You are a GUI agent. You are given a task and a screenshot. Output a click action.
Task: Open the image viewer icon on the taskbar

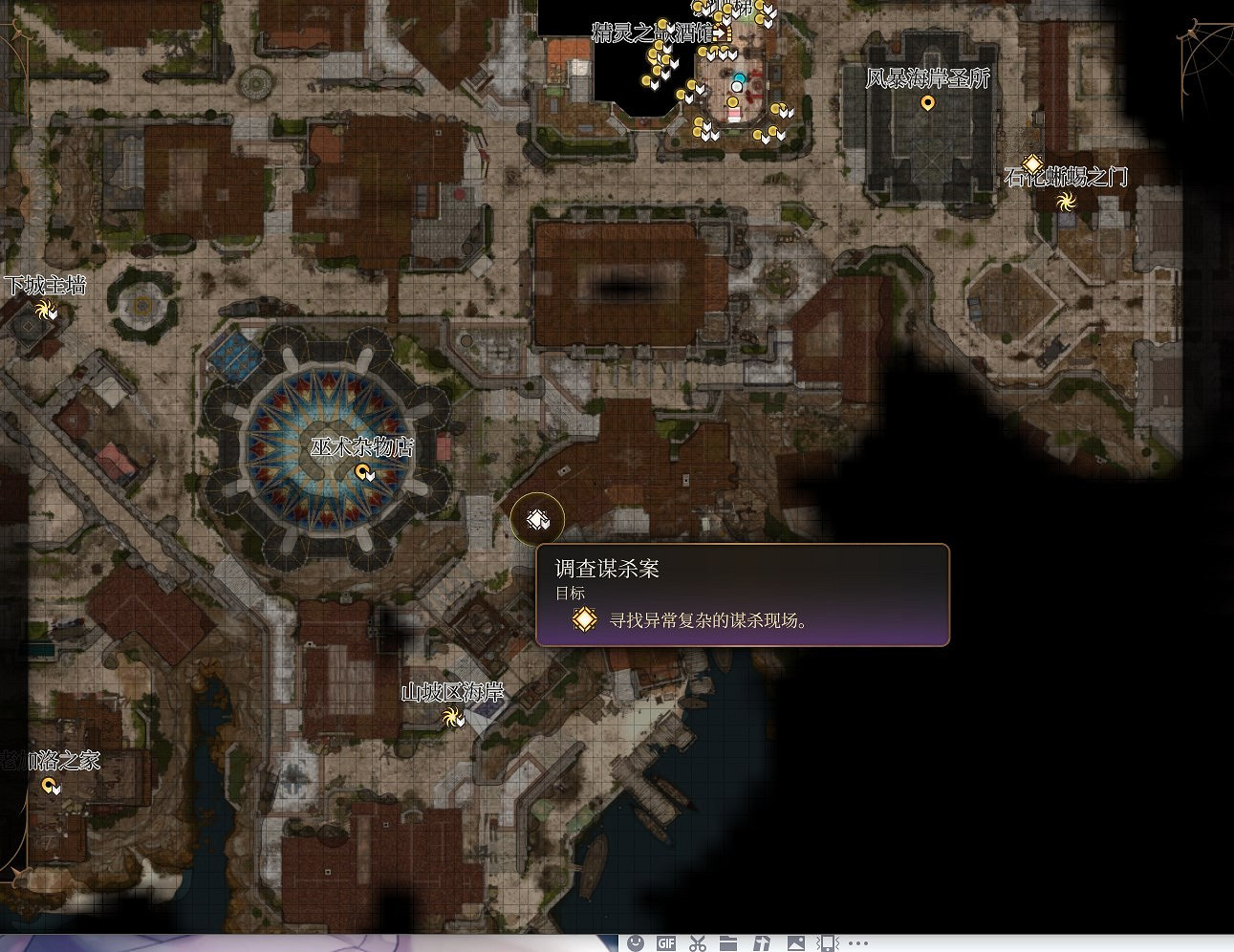point(797,942)
